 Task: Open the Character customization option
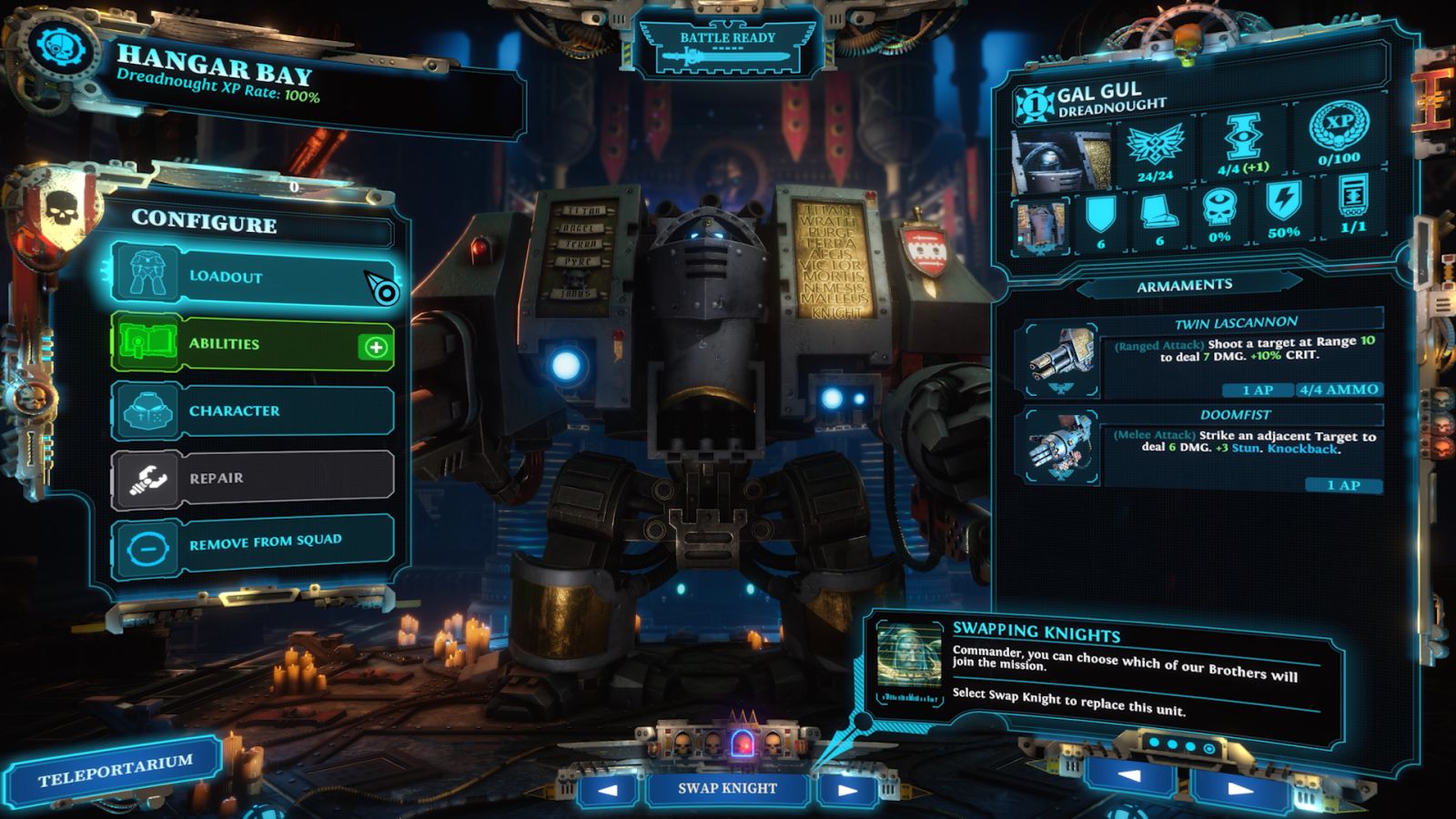(x=252, y=410)
